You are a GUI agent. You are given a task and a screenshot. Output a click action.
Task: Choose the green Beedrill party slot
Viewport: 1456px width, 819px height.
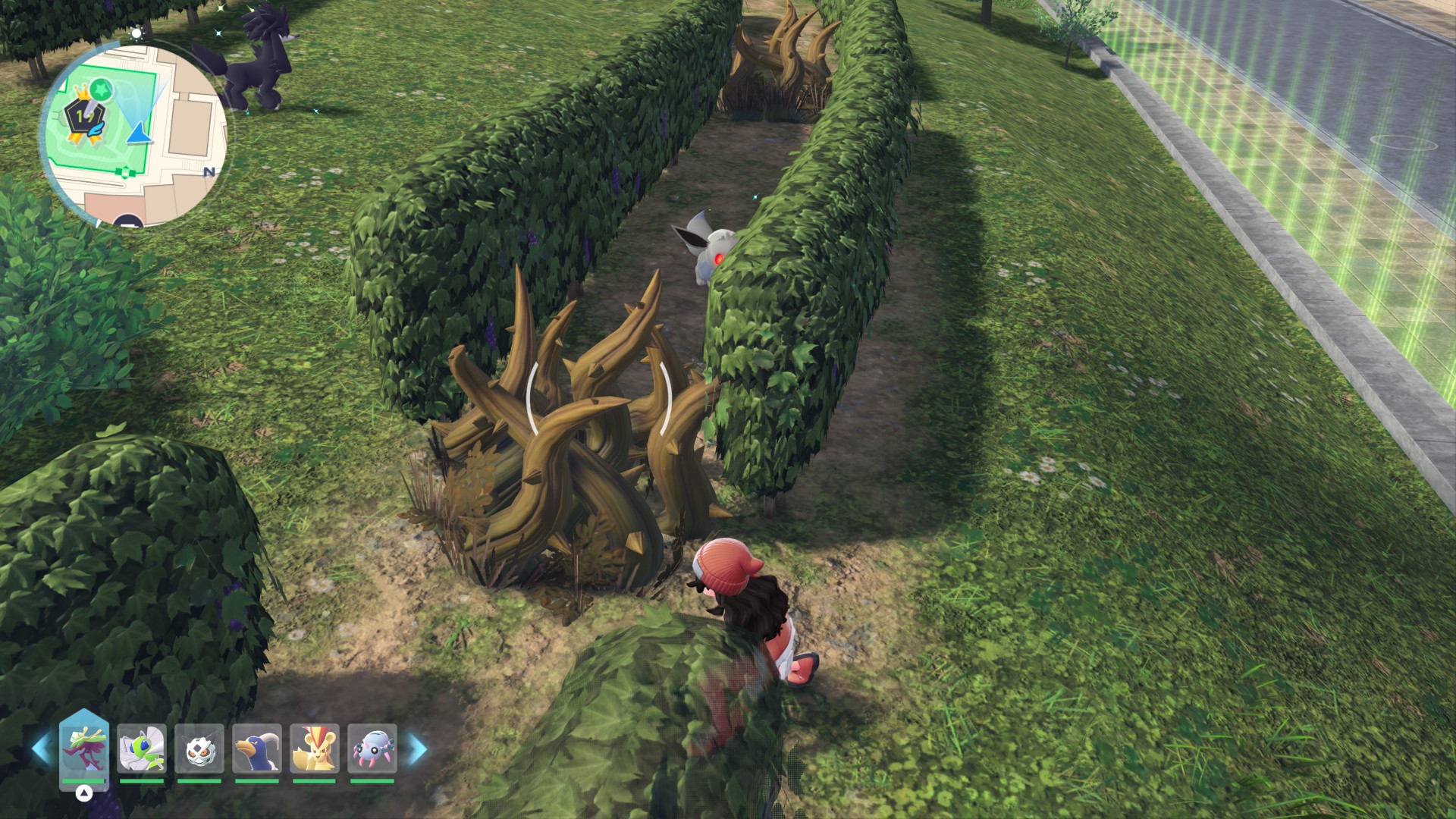pos(142,748)
